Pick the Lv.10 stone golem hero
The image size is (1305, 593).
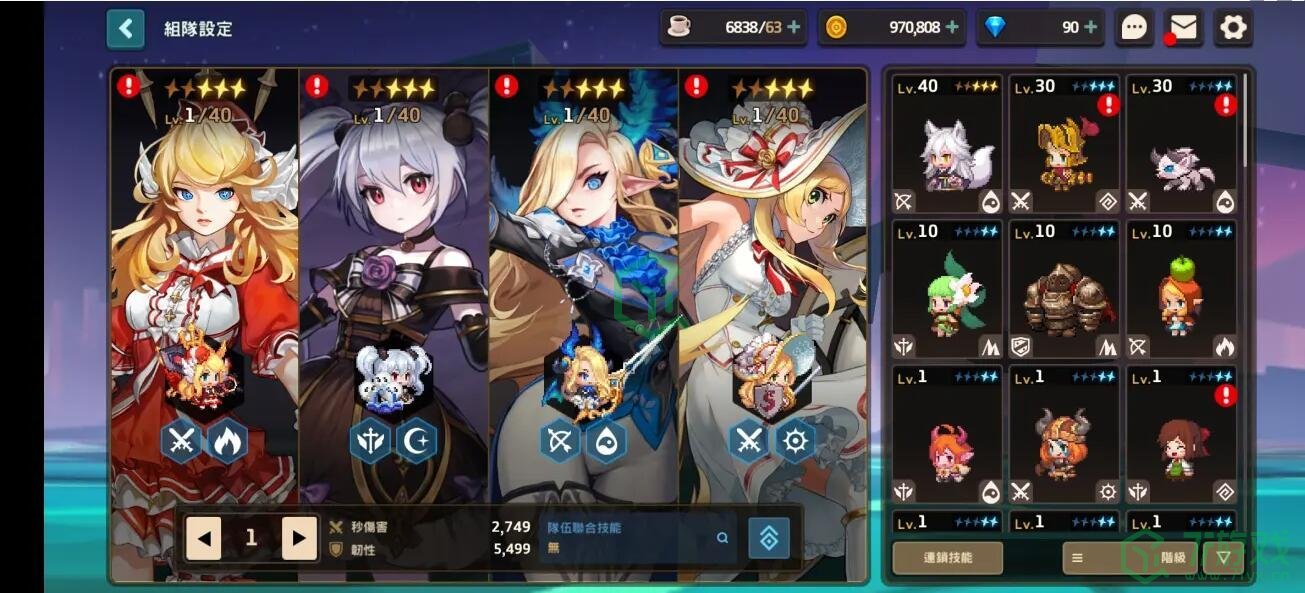[1064, 290]
